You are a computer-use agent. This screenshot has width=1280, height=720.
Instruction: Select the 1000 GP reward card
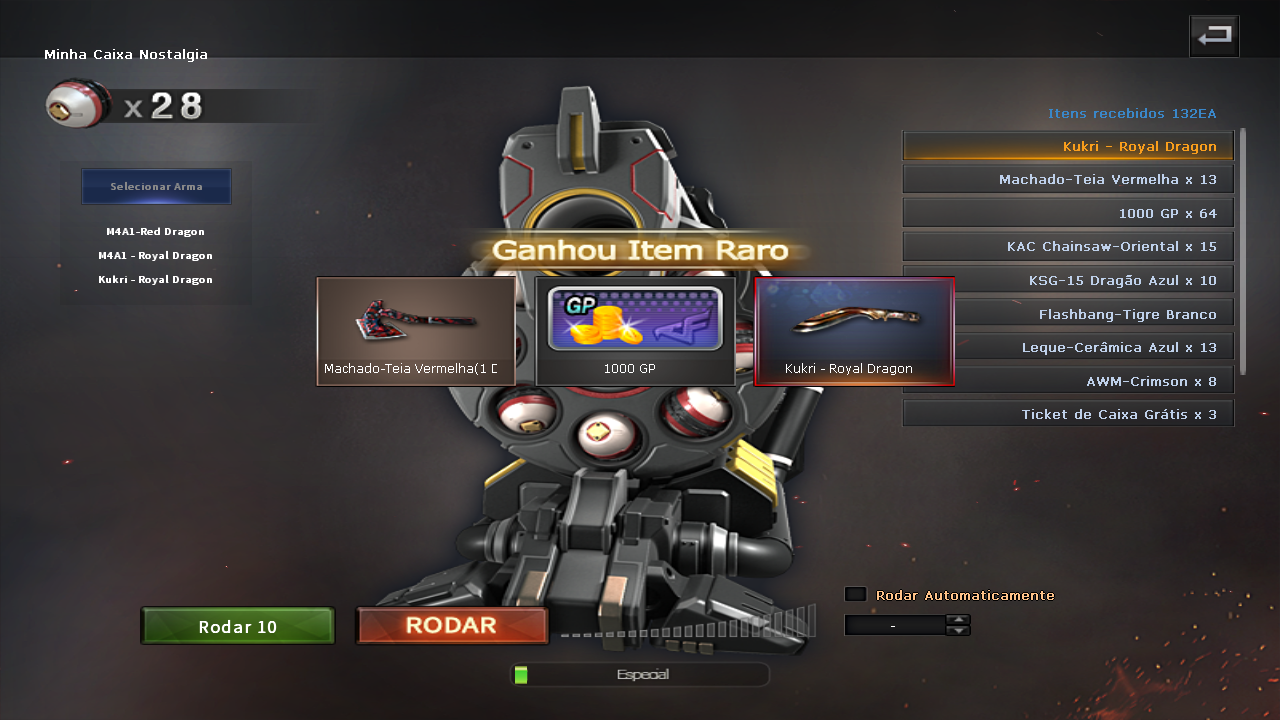coord(635,331)
